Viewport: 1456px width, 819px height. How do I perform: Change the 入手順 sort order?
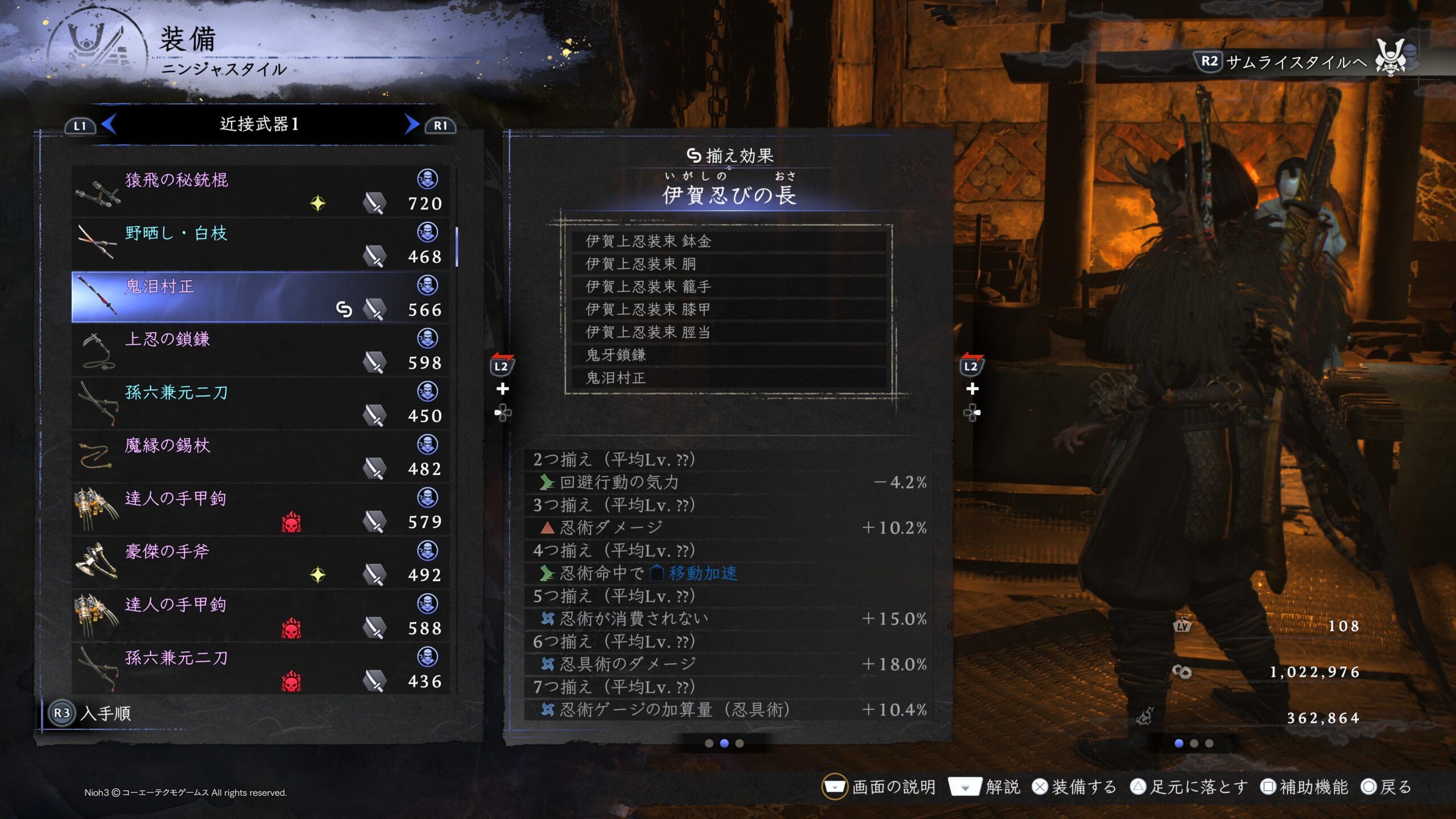tap(91, 713)
